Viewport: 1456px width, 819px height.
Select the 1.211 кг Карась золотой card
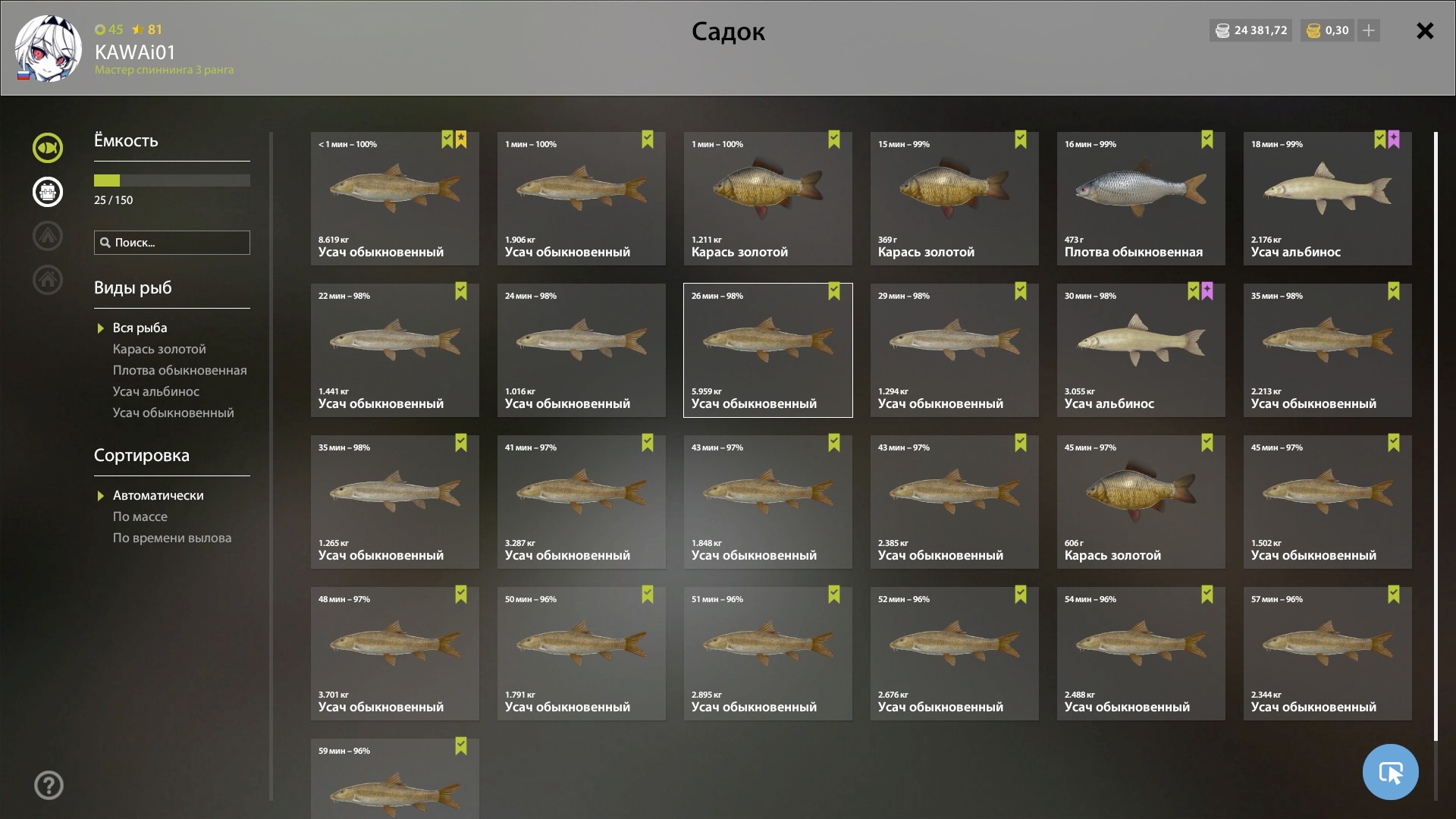[x=767, y=199]
